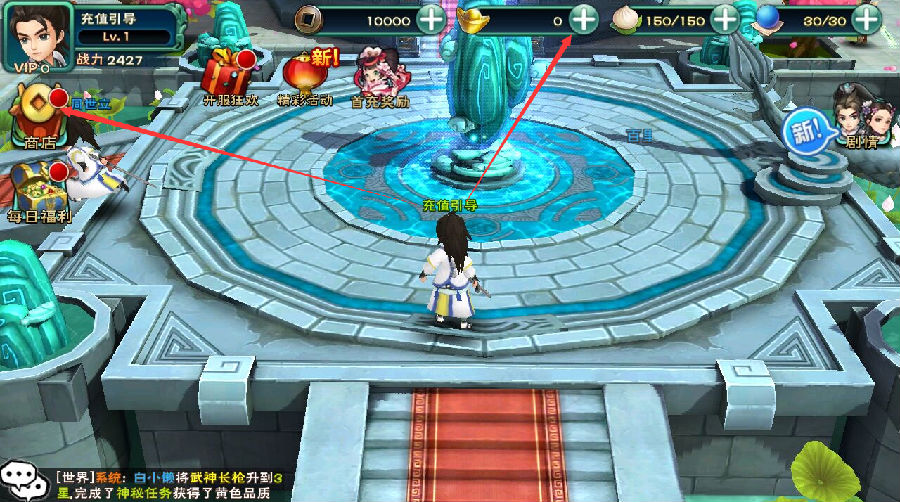Open the 精彩活动 lantern icon
Viewport: 900px width, 502px height.
[x=304, y=75]
